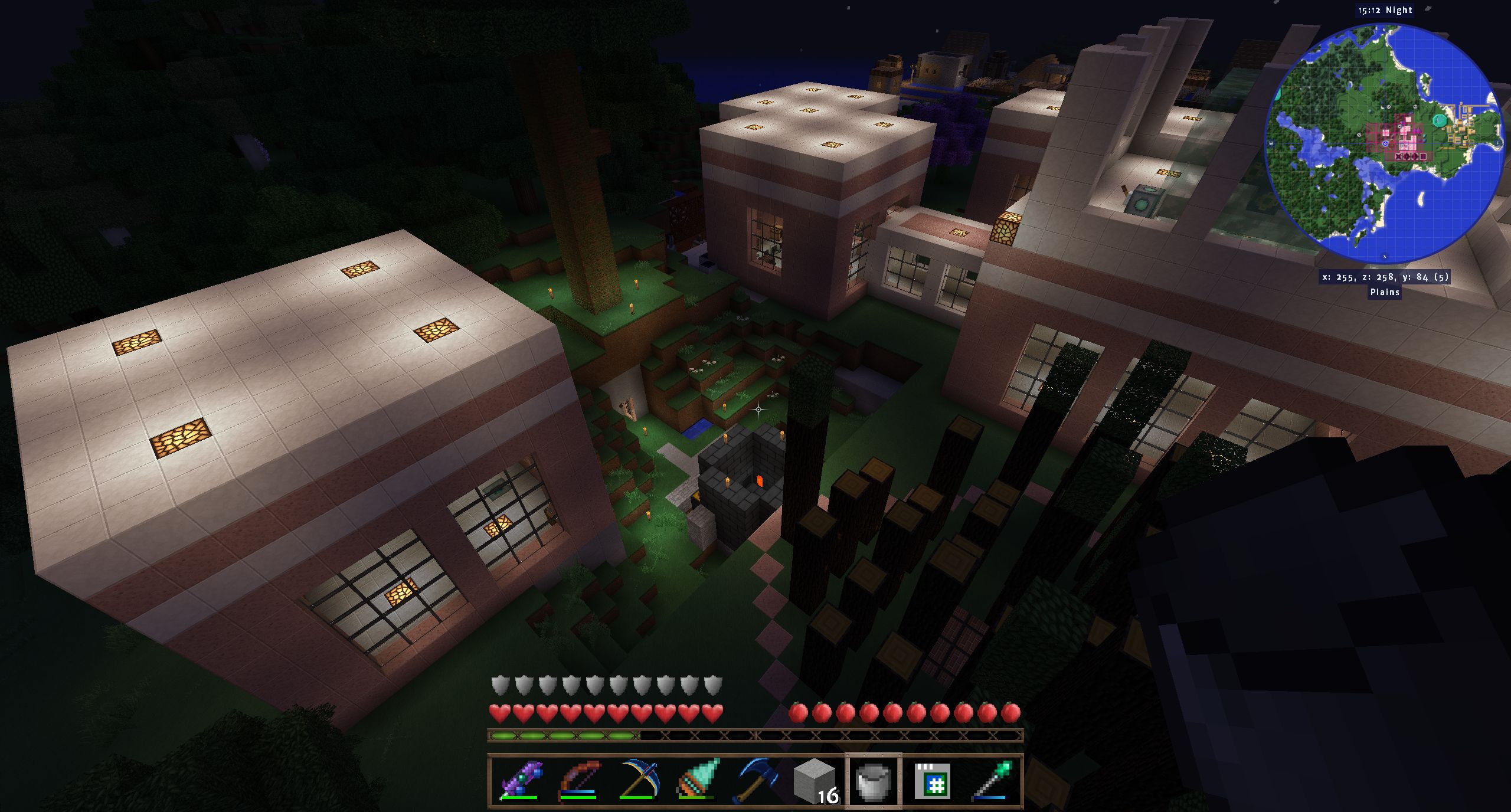
Task: Select the teal drill tool slot
Action: [x=696, y=781]
